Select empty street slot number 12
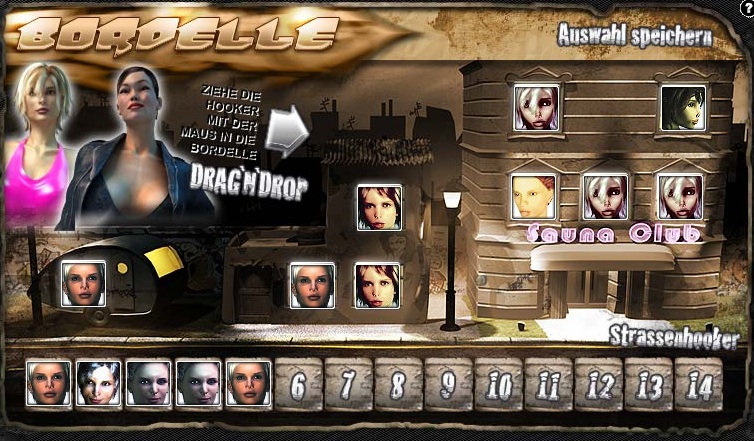Image resolution: width=754 pixels, height=441 pixels. [x=599, y=384]
